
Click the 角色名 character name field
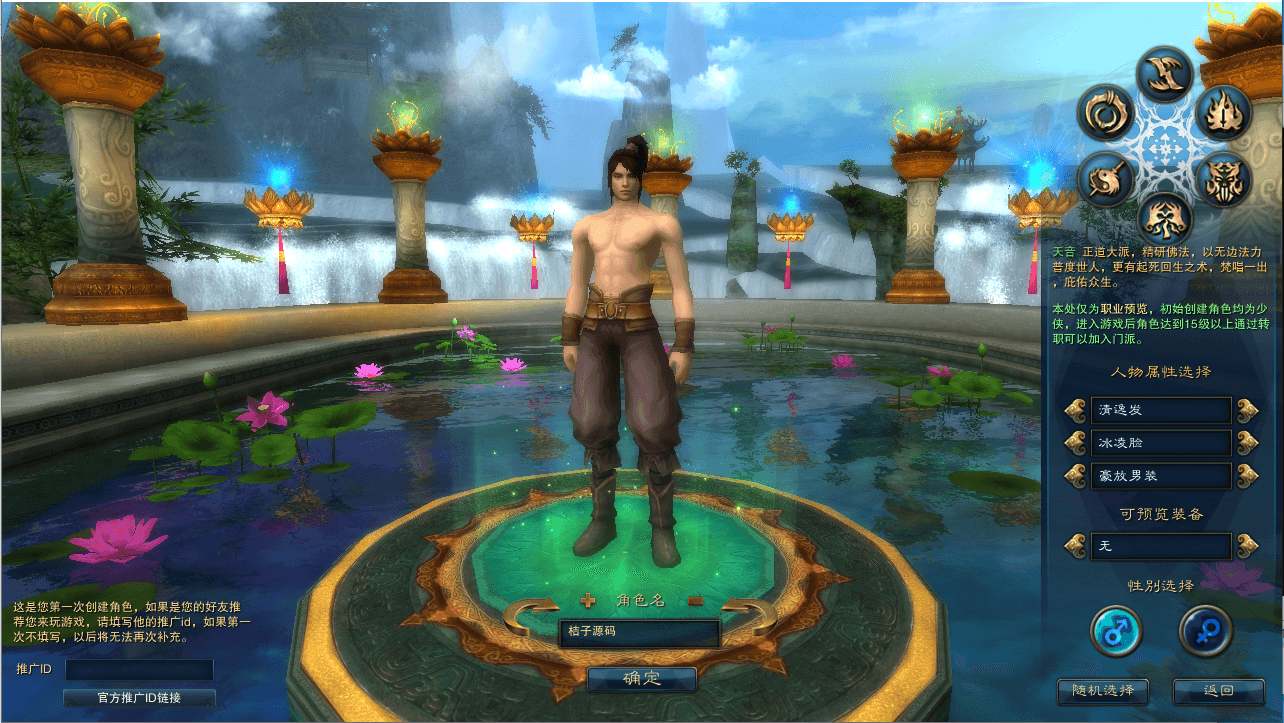click(639, 632)
